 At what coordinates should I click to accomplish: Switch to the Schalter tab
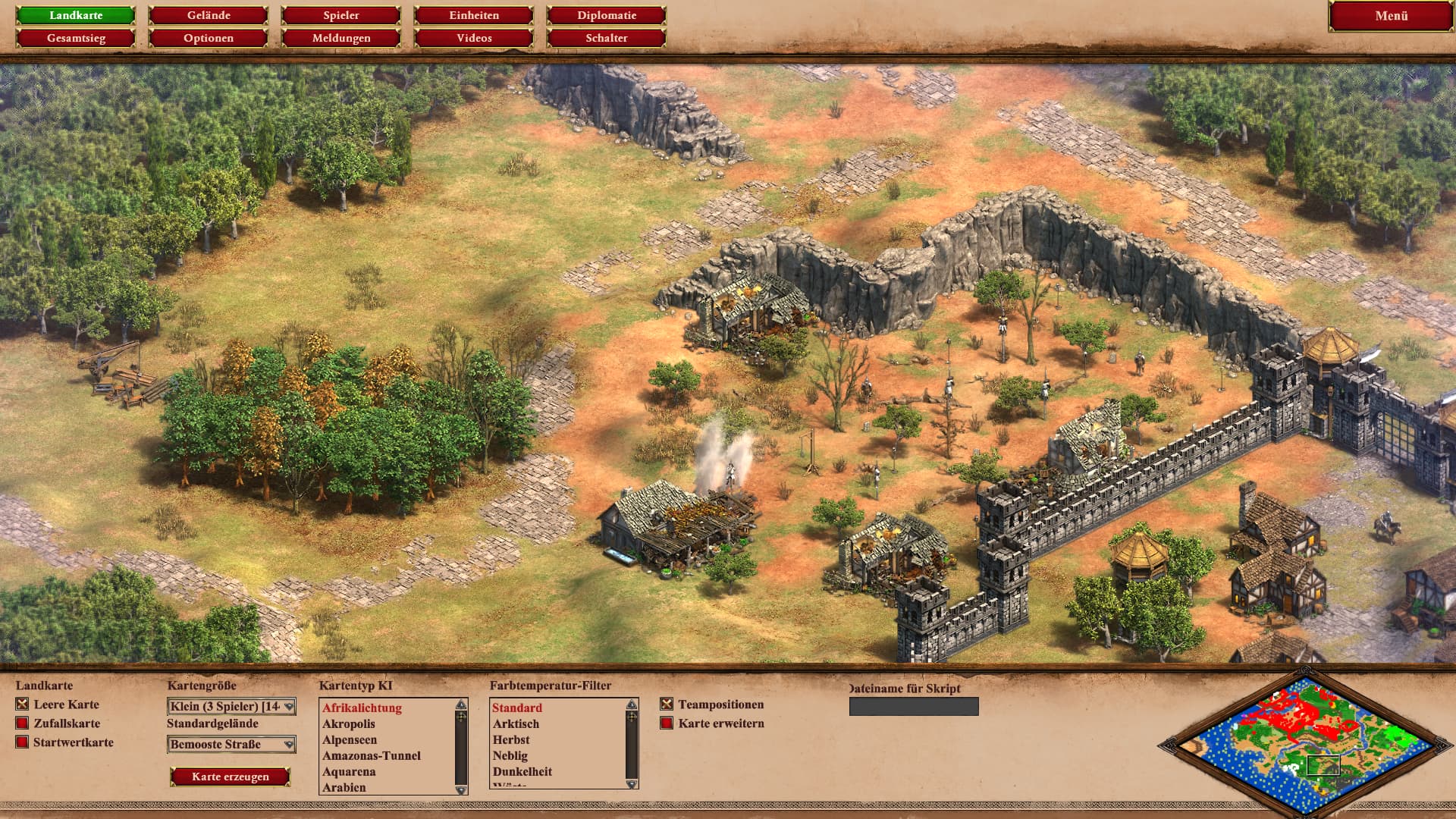pyautogui.click(x=607, y=38)
